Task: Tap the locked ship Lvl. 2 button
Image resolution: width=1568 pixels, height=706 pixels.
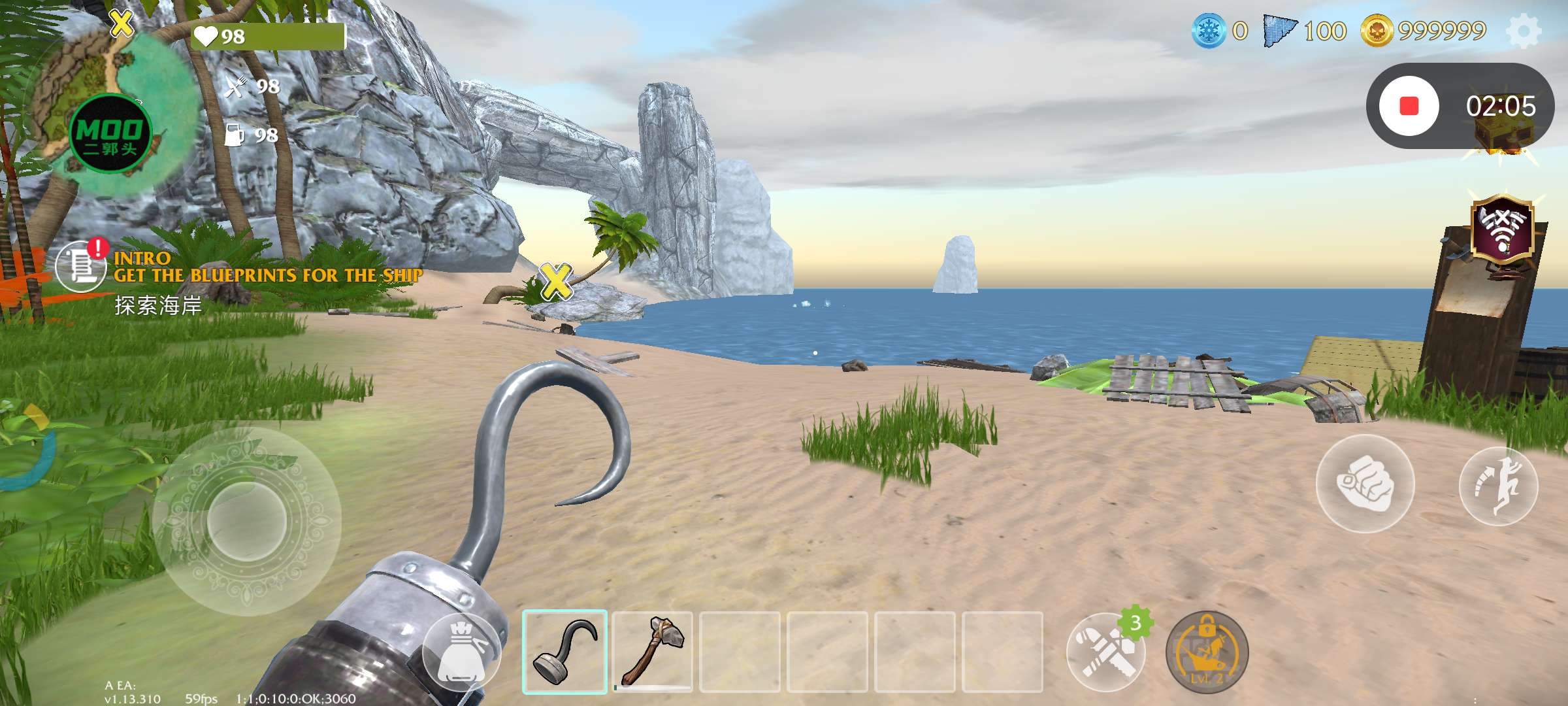Action: coord(1207,652)
